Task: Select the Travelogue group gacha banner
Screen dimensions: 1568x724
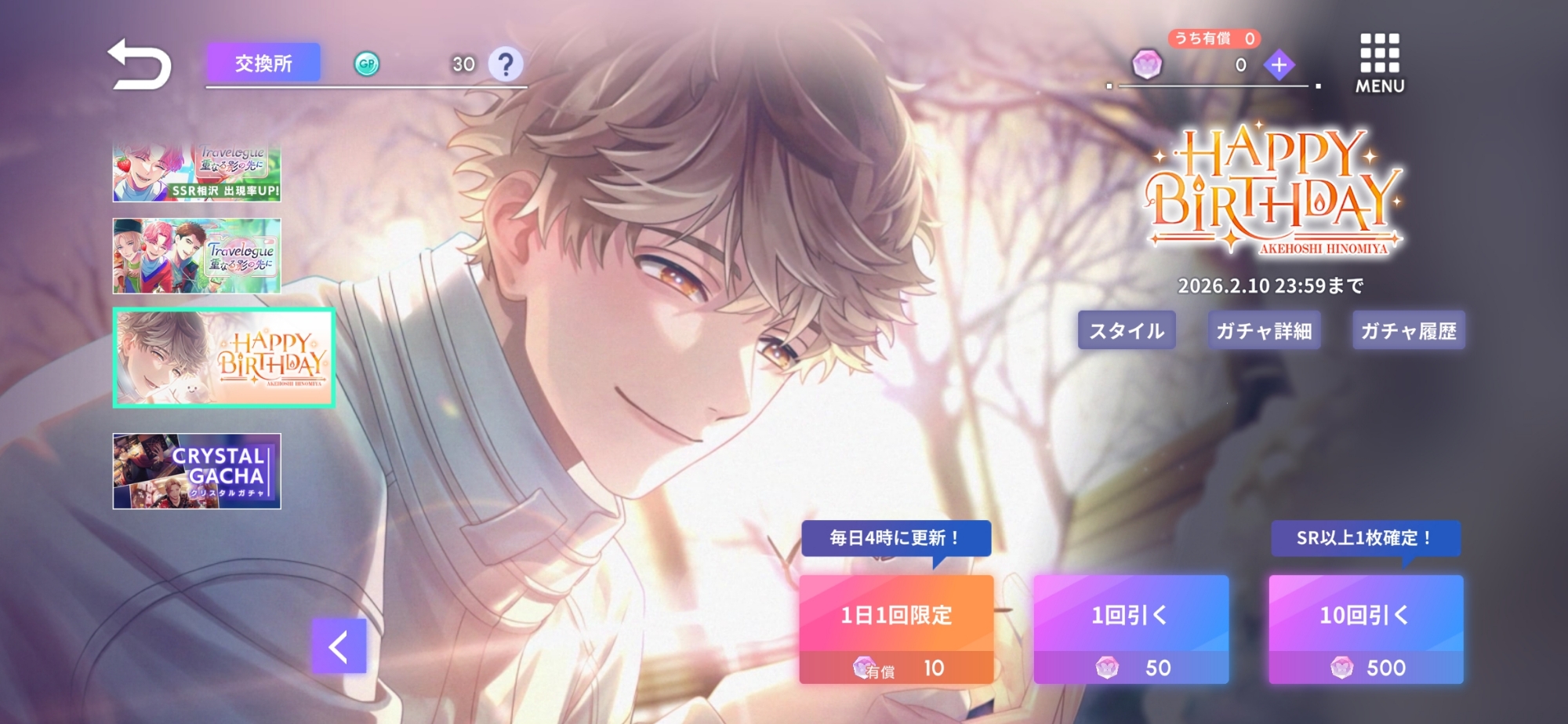Action: 197,256
